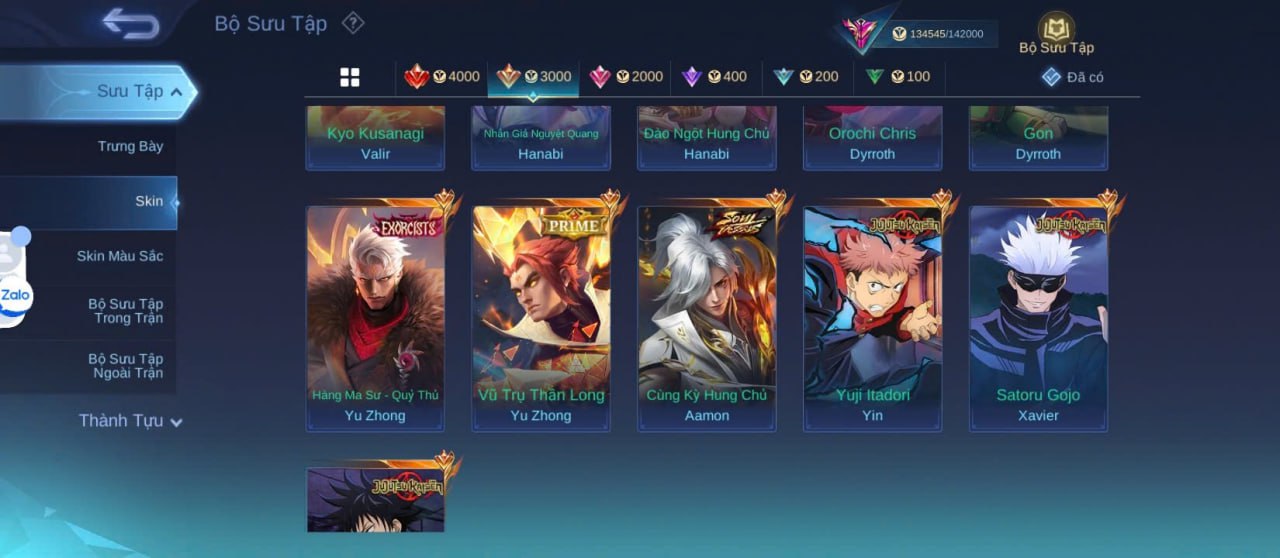Choose the 200 point tier tab
This screenshot has width=1280, height=558.
tap(806, 77)
